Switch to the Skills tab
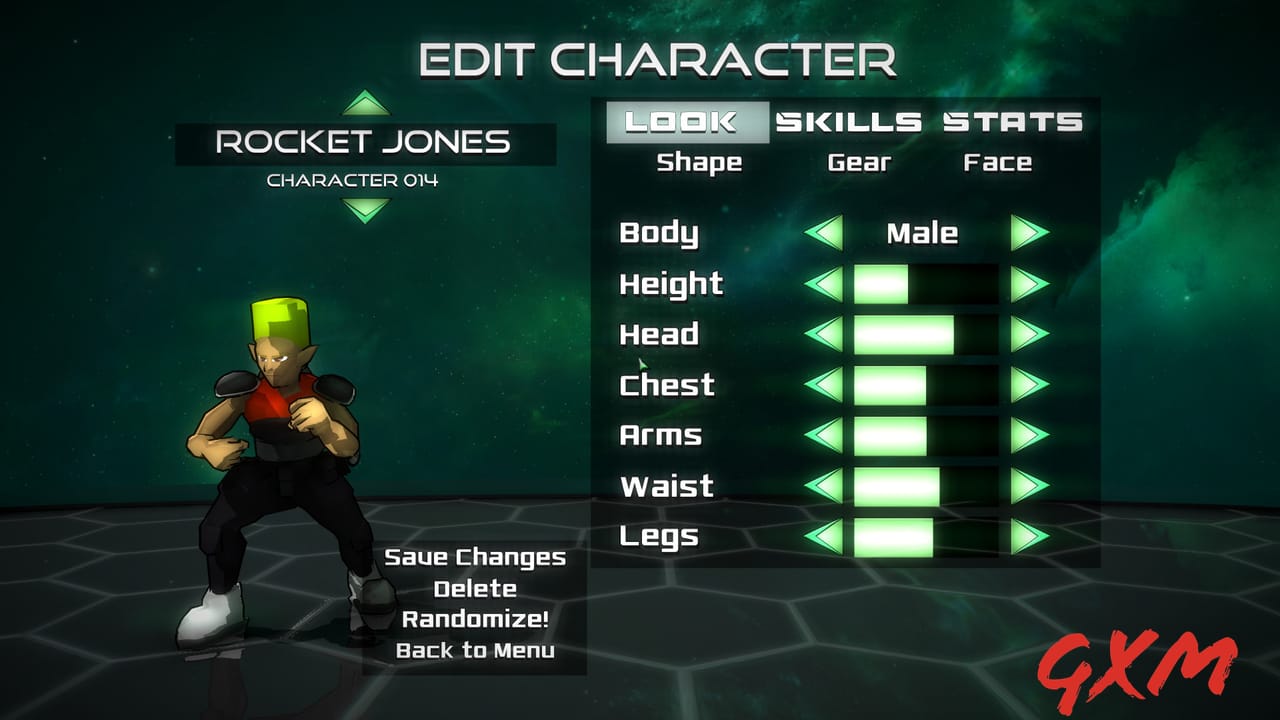This screenshot has height=720, width=1280. tap(848, 121)
